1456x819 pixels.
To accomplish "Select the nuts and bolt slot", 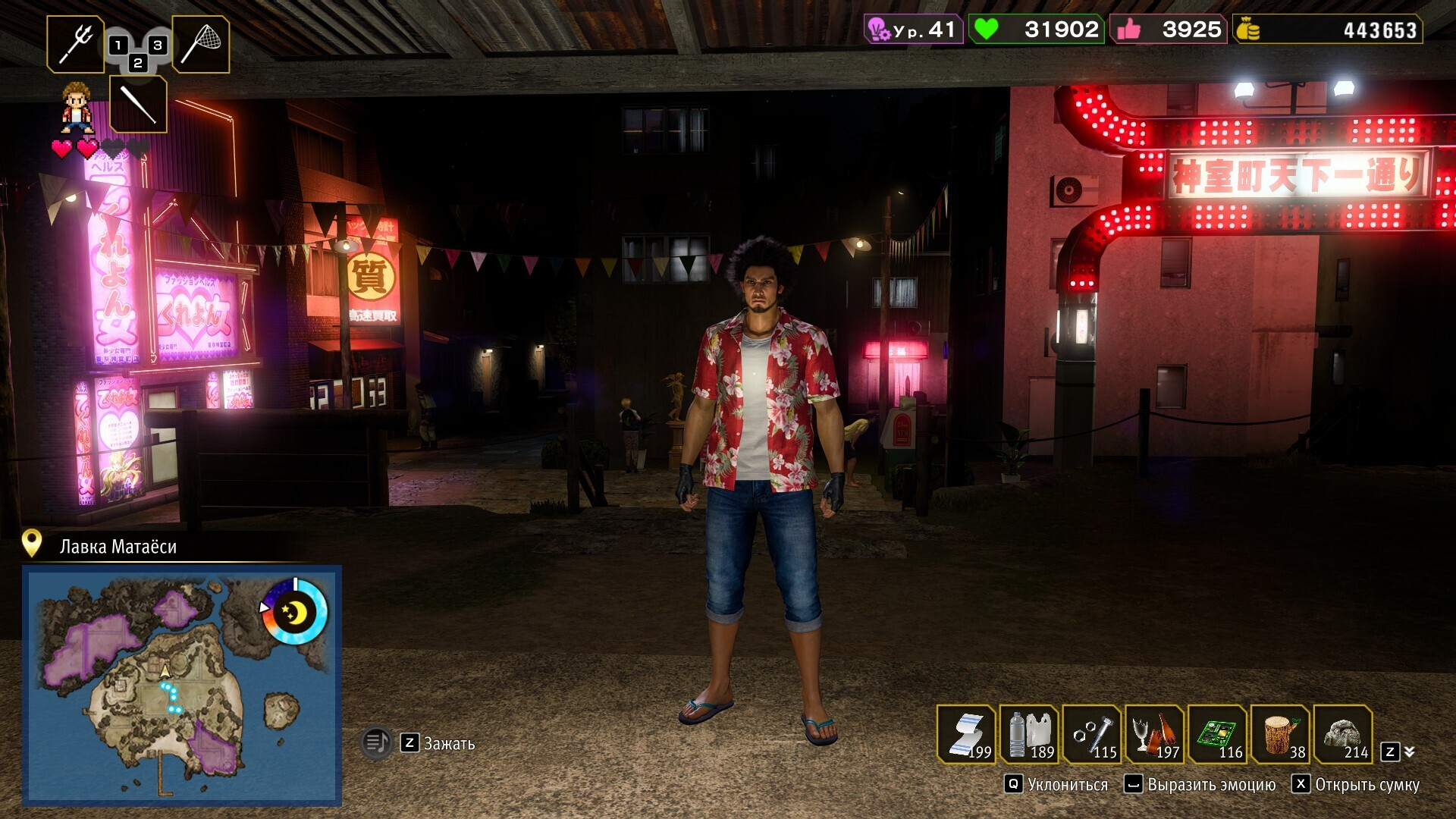I will 1093,734.
